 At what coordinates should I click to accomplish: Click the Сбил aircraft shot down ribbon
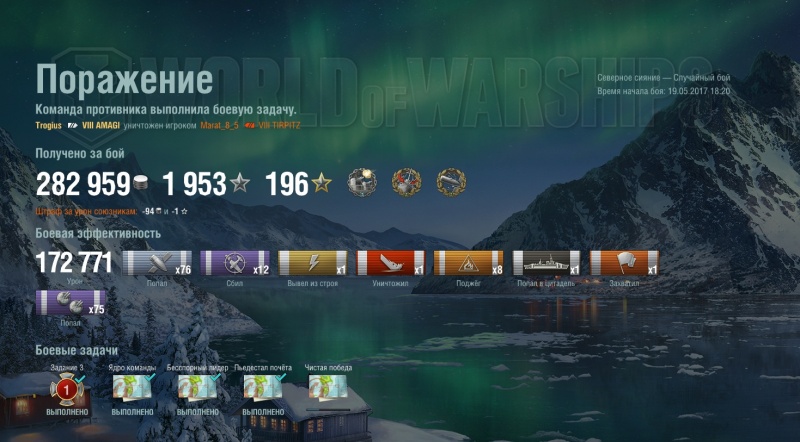point(236,263)
